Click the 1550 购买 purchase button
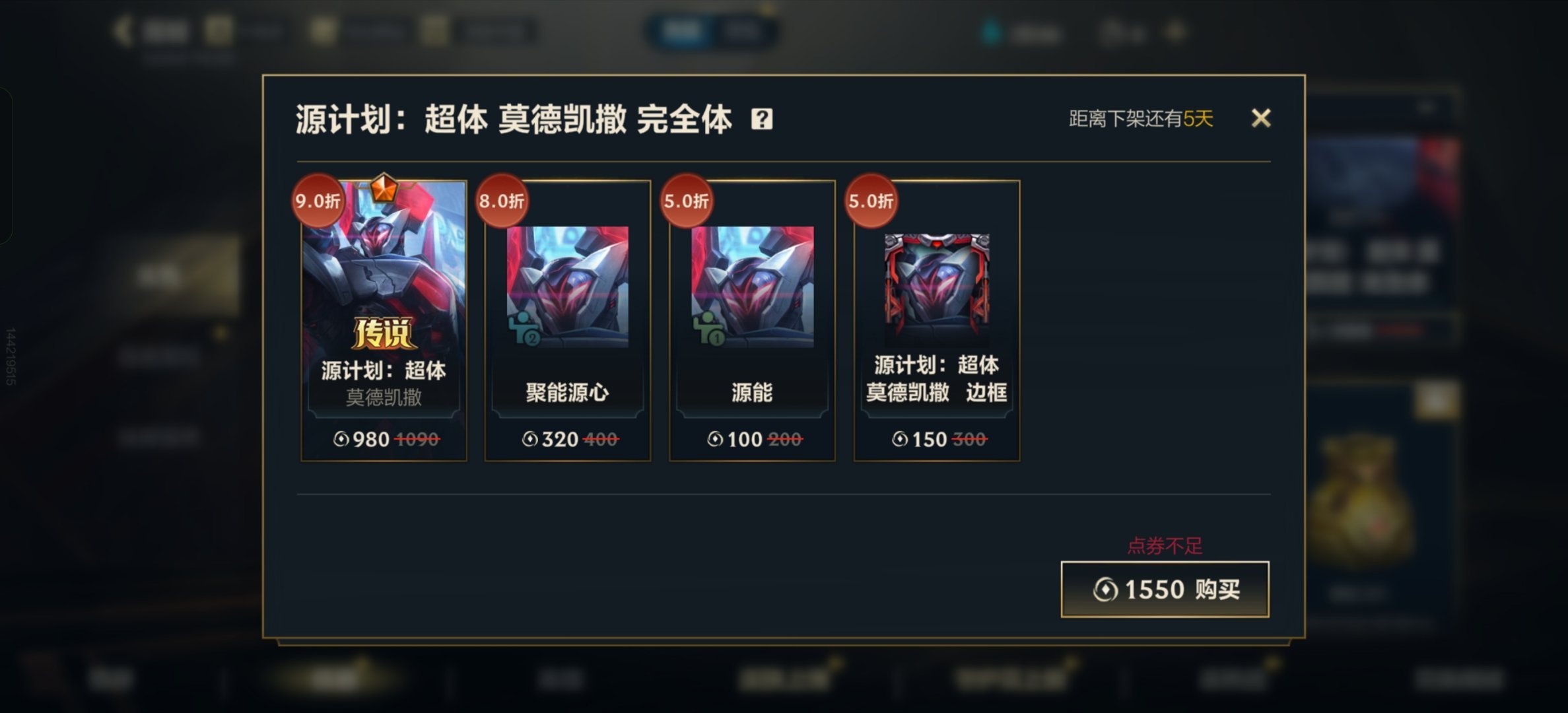1568x713 pixels. point(1165,590)
